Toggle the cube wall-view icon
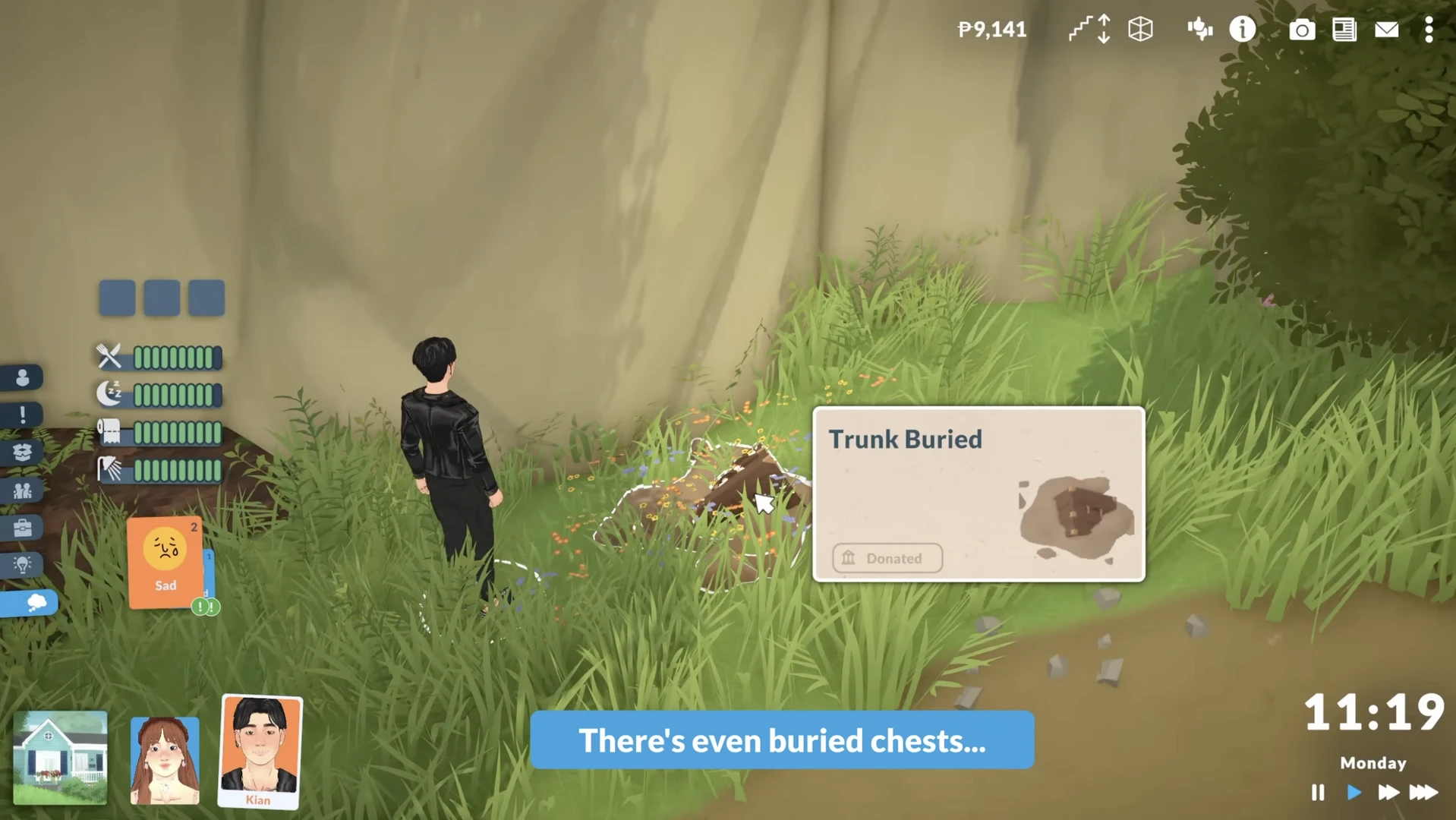 [1140, 30]
